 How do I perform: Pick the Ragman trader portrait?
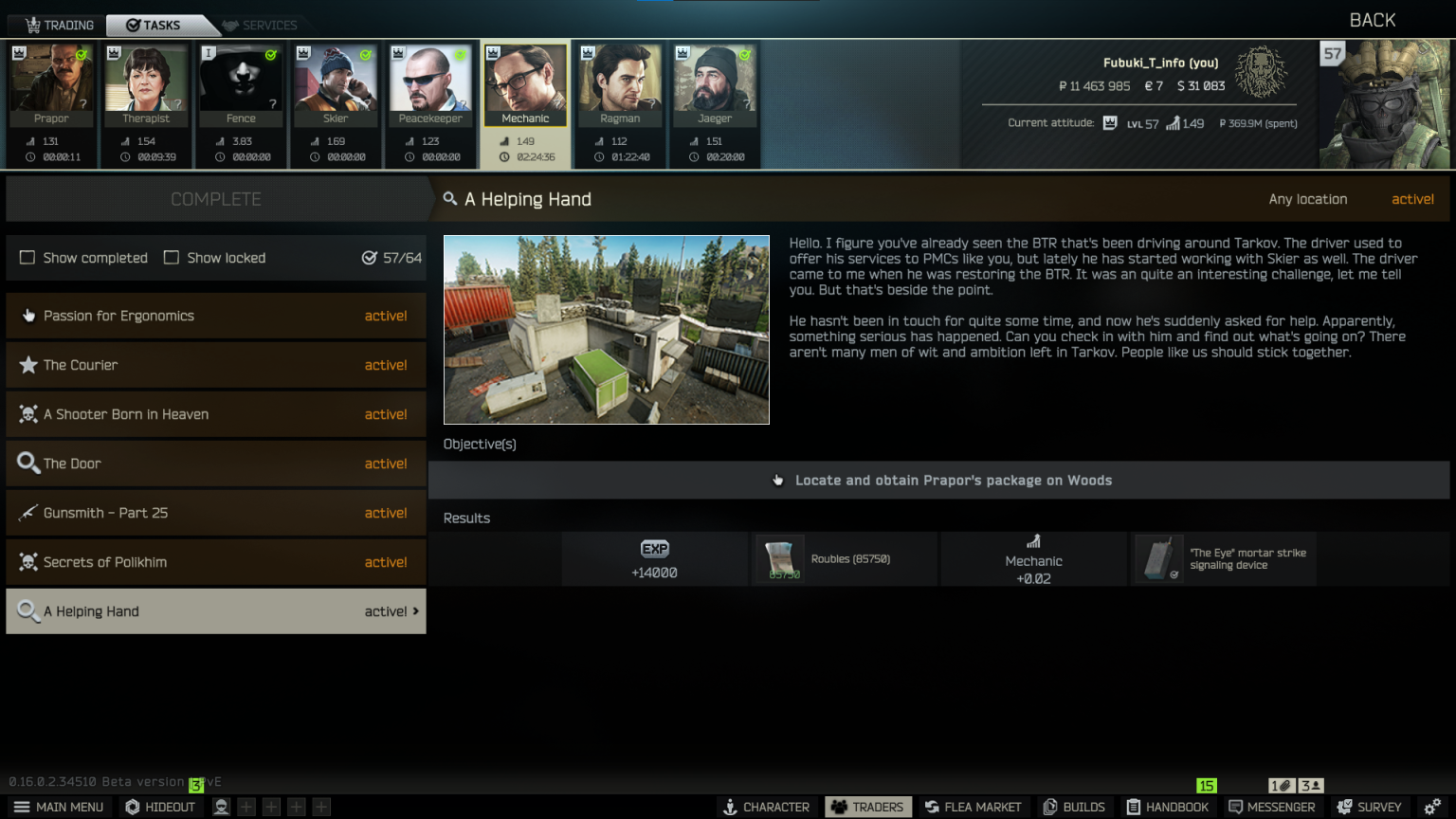(x=620, y=85)
